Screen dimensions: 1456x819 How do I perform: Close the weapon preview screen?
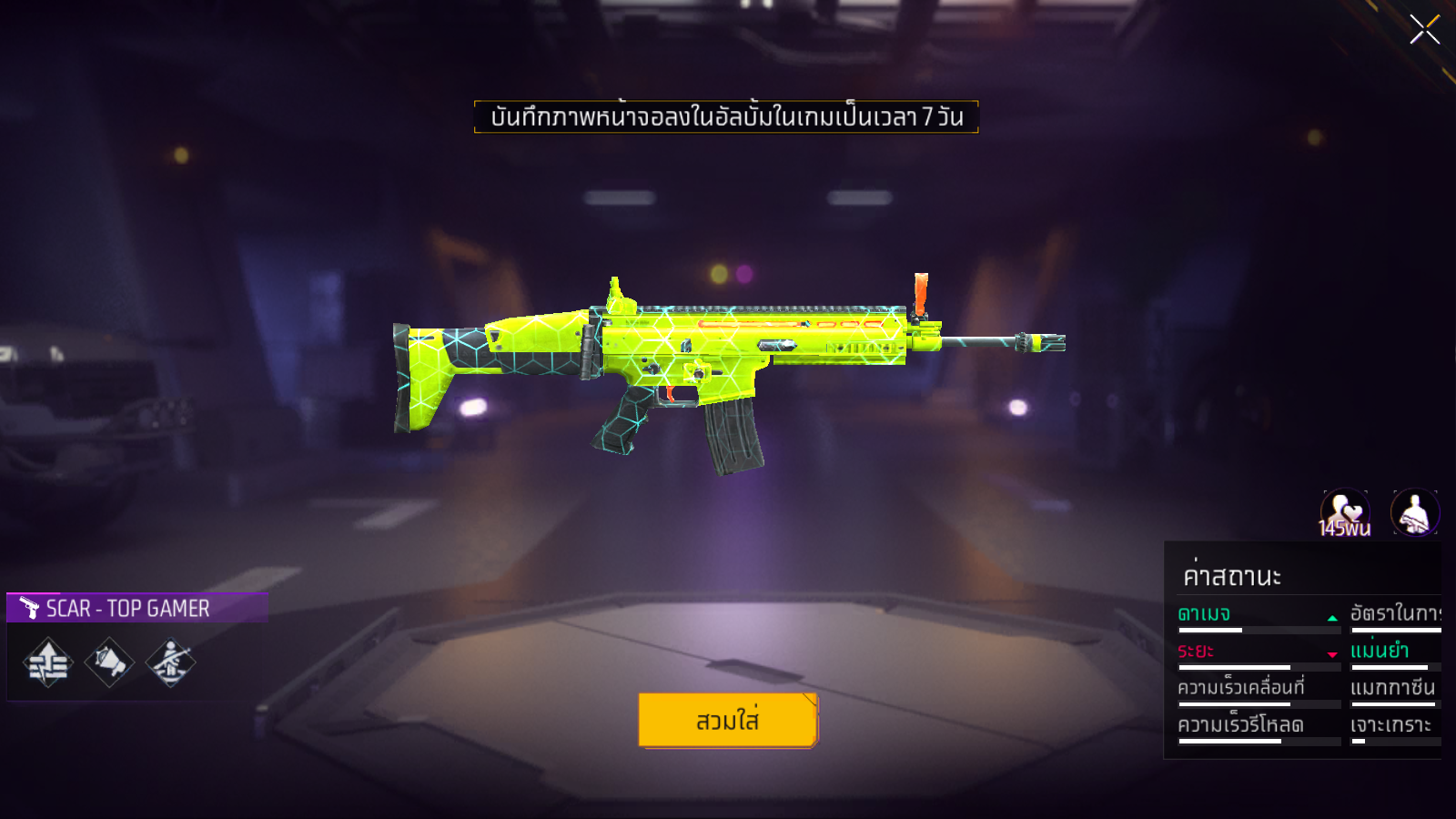pos(1424,30)
